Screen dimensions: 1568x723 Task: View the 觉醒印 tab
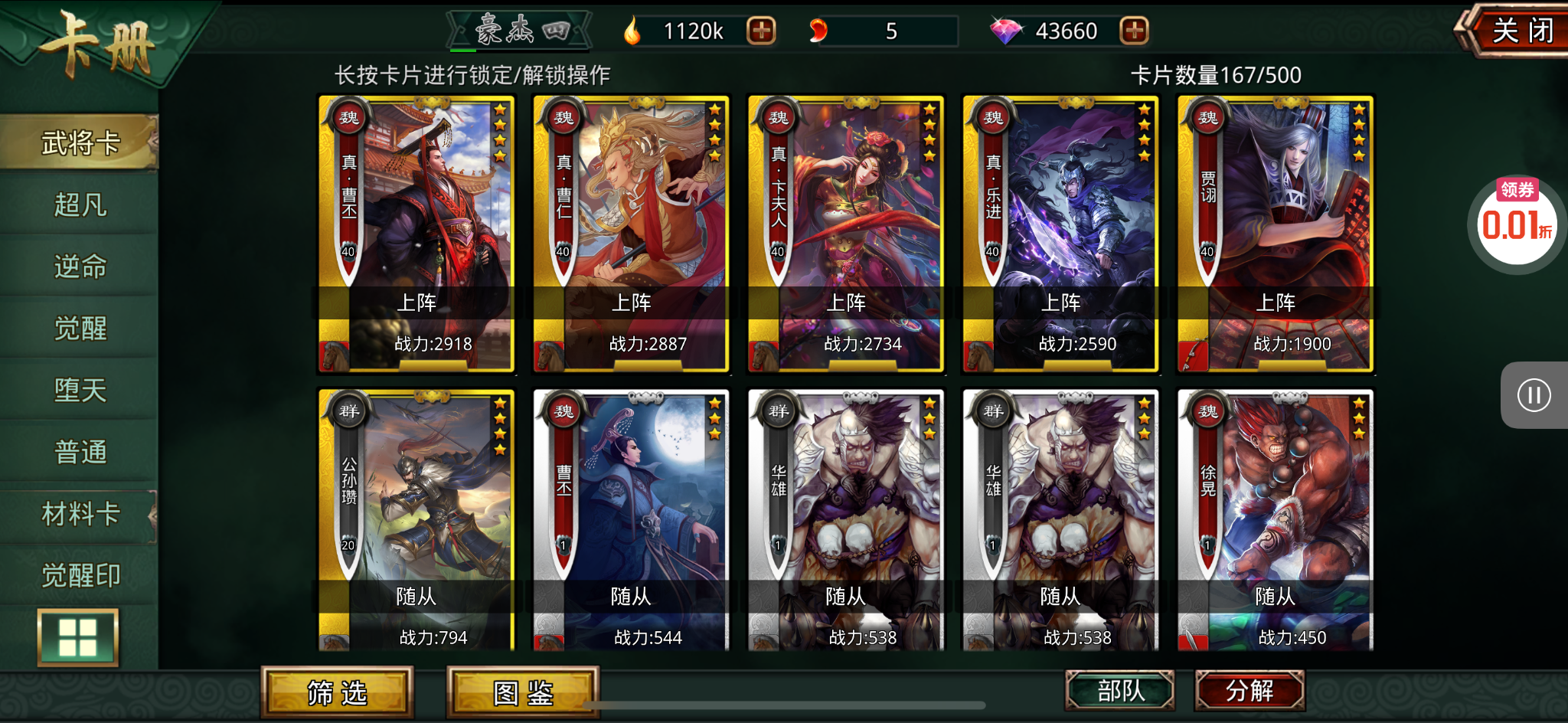(80, 575)
